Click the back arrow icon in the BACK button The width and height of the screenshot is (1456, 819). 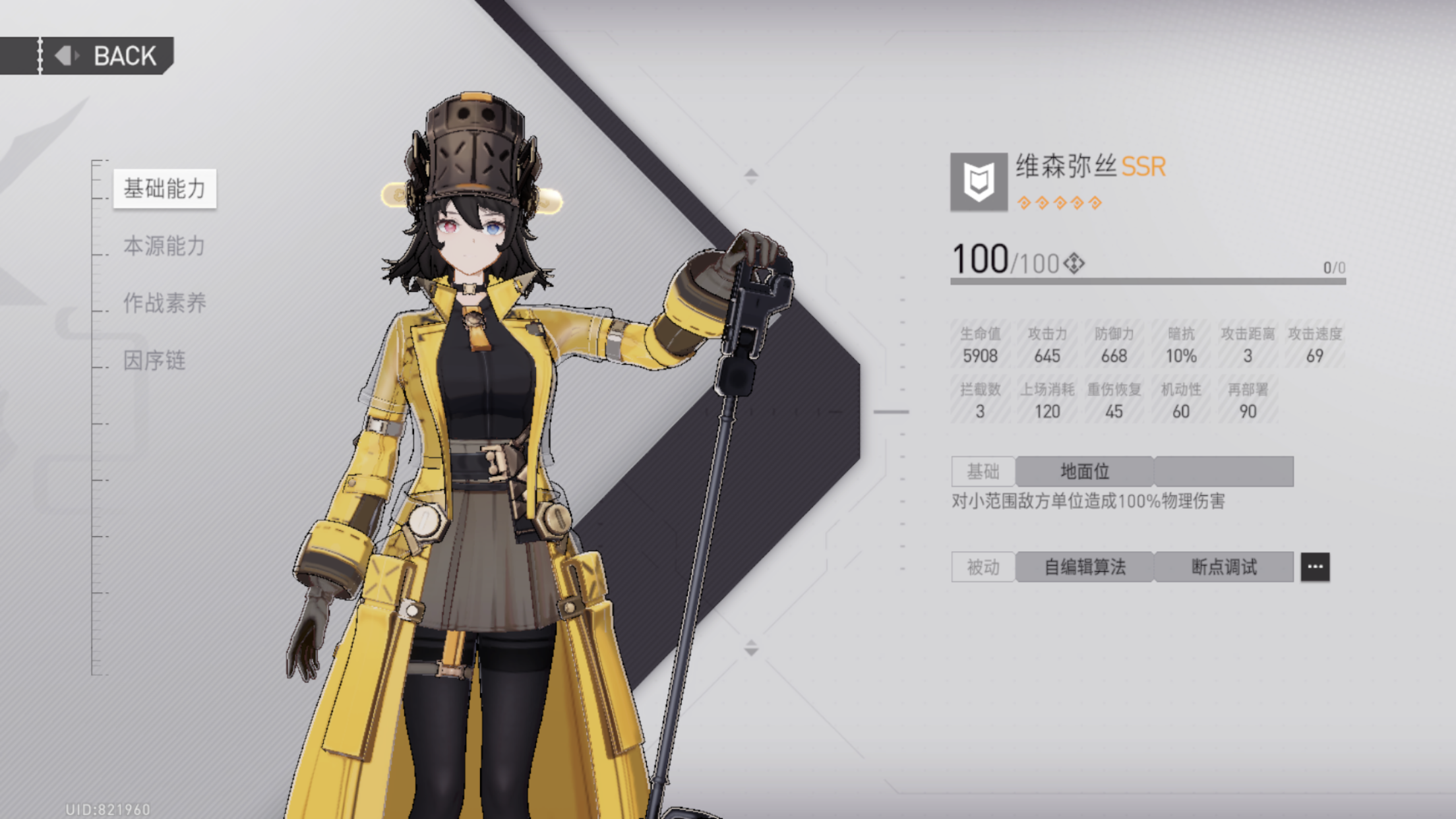click(65, 55)
